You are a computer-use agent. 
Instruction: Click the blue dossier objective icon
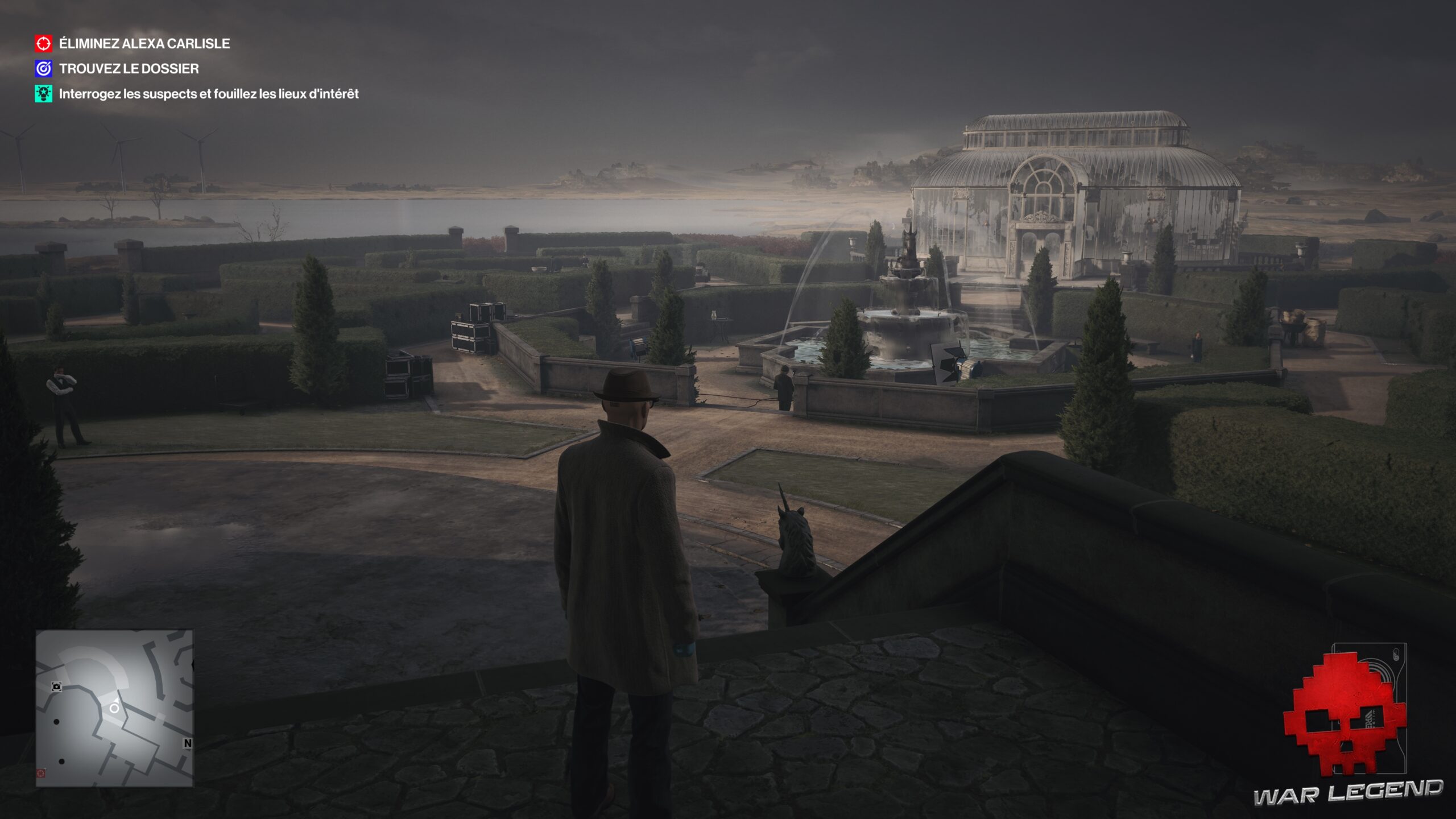point(44,69)
